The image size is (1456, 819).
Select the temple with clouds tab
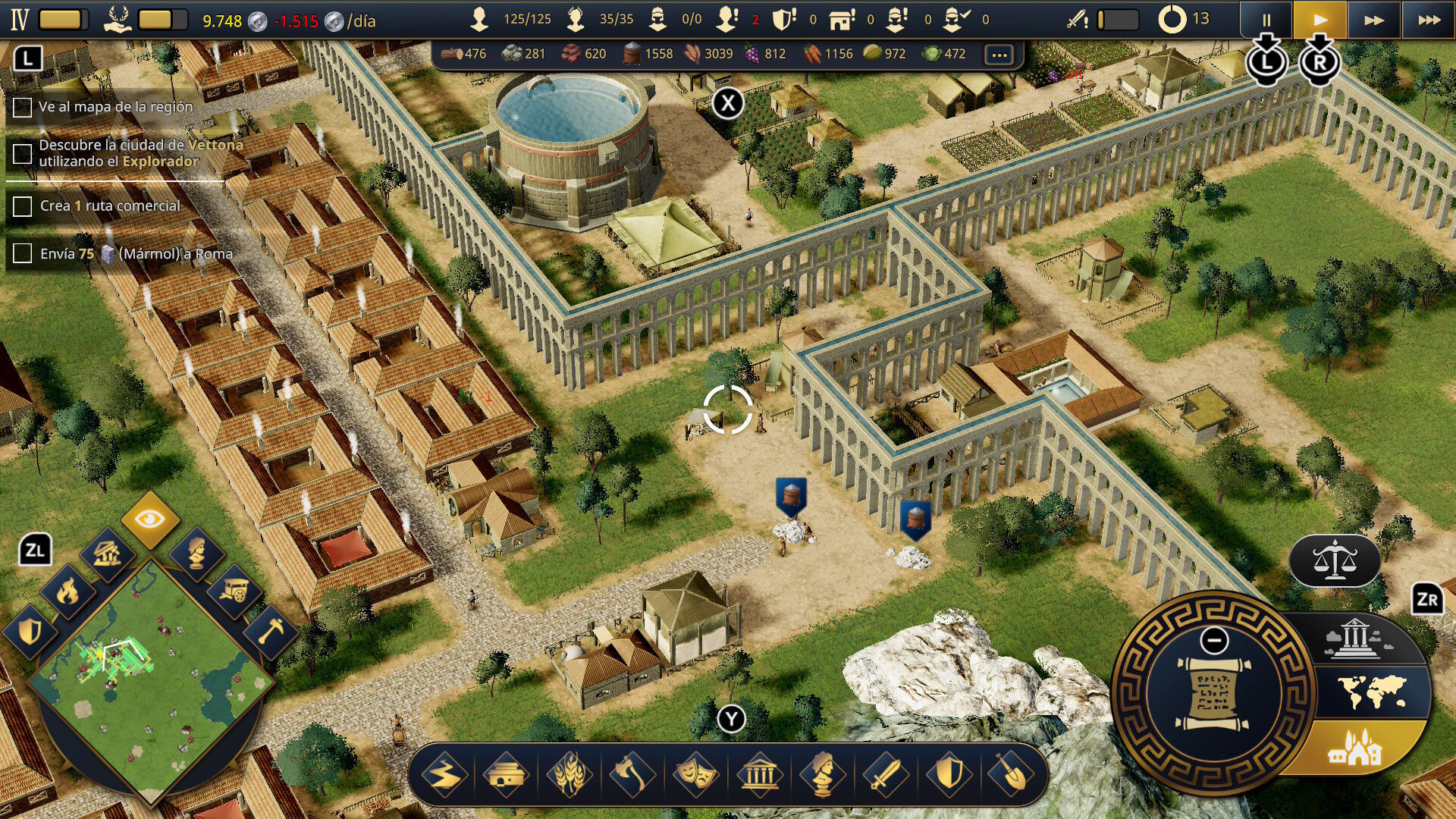tap(1357, 639)
